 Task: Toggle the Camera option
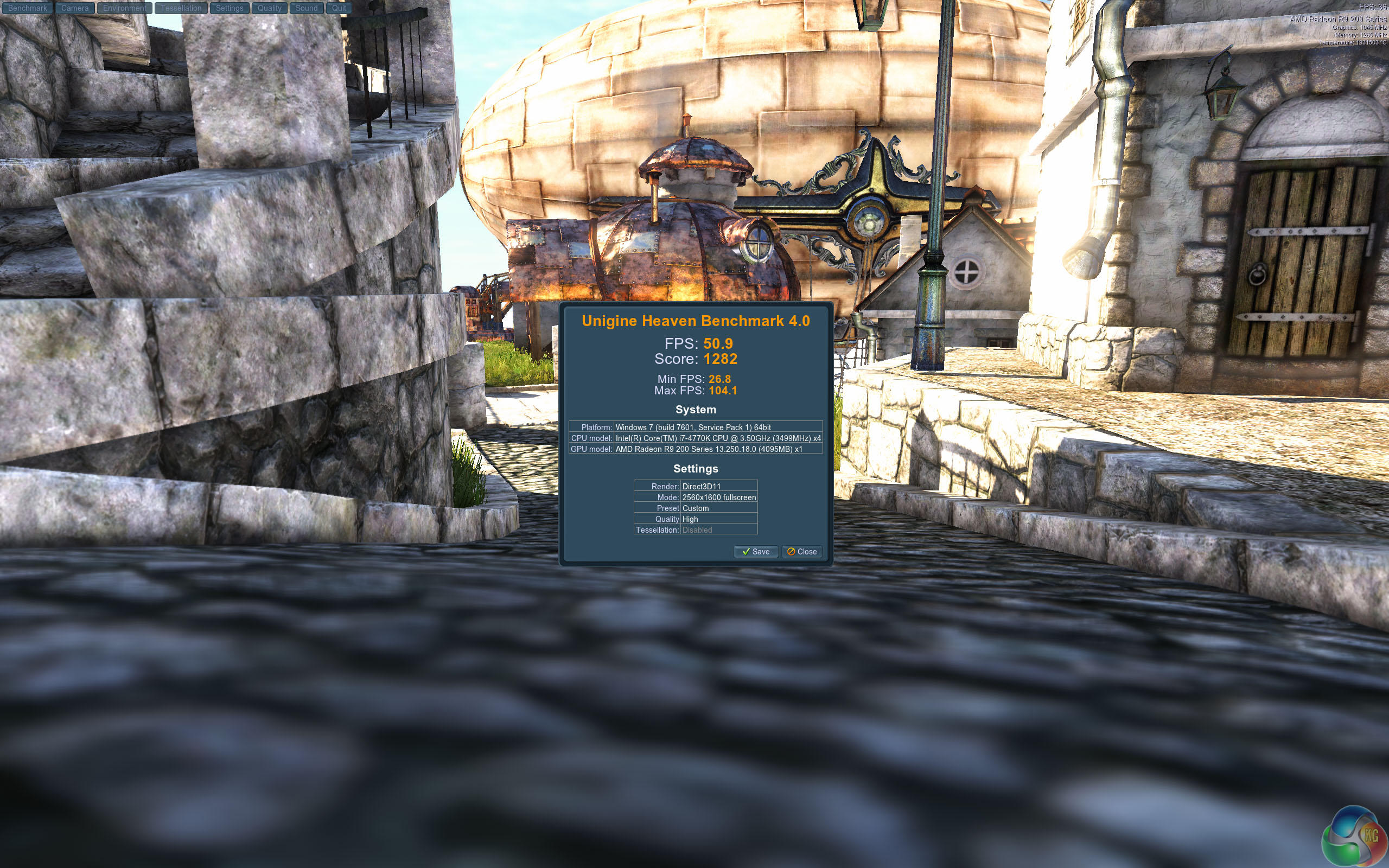click(75, 8)
